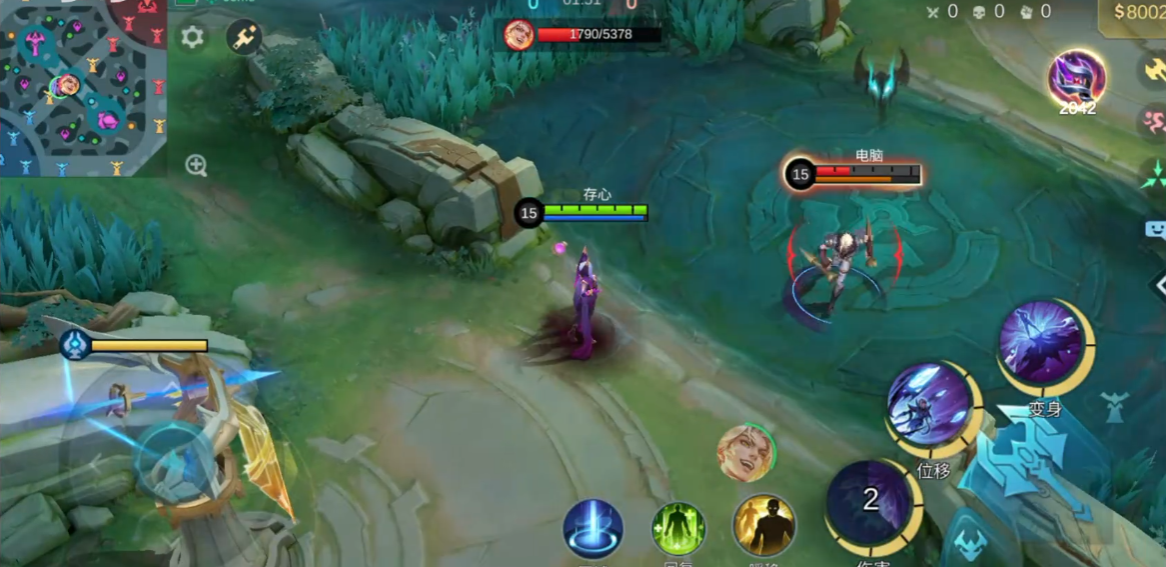Use the green heal restore spell

pos(679,529)
